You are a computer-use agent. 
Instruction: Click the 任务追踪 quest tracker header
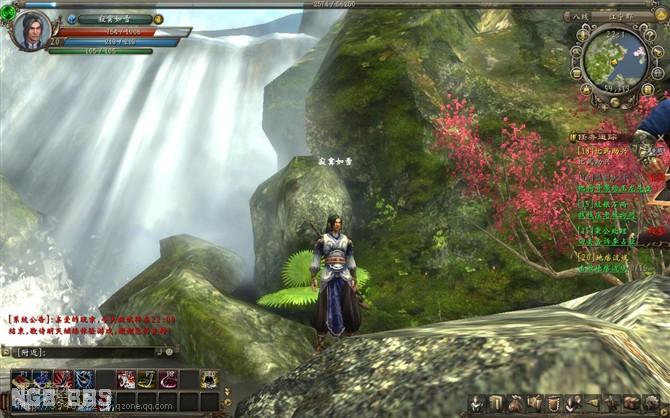pyautogui.click(x=600, y=136)
